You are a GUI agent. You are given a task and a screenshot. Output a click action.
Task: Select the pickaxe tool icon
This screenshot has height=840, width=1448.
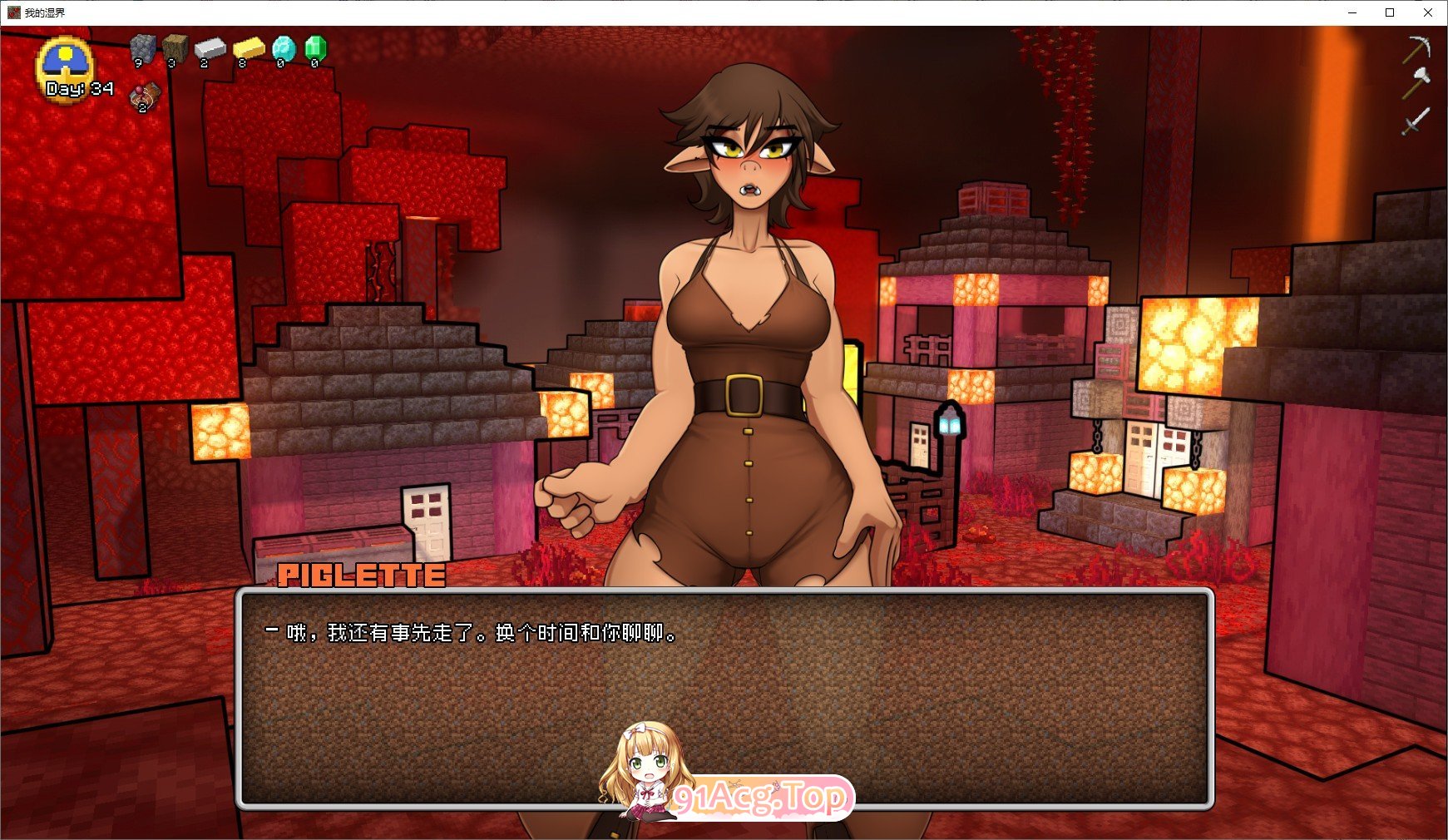(x=1416, y=47)
